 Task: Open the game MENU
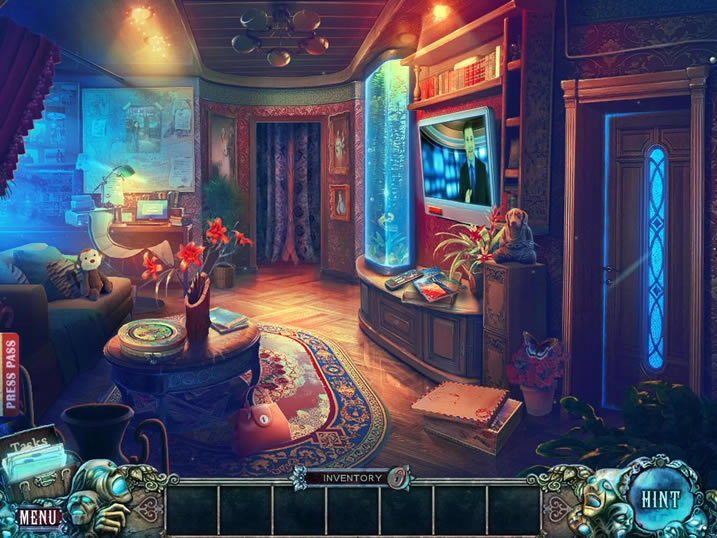38,518
